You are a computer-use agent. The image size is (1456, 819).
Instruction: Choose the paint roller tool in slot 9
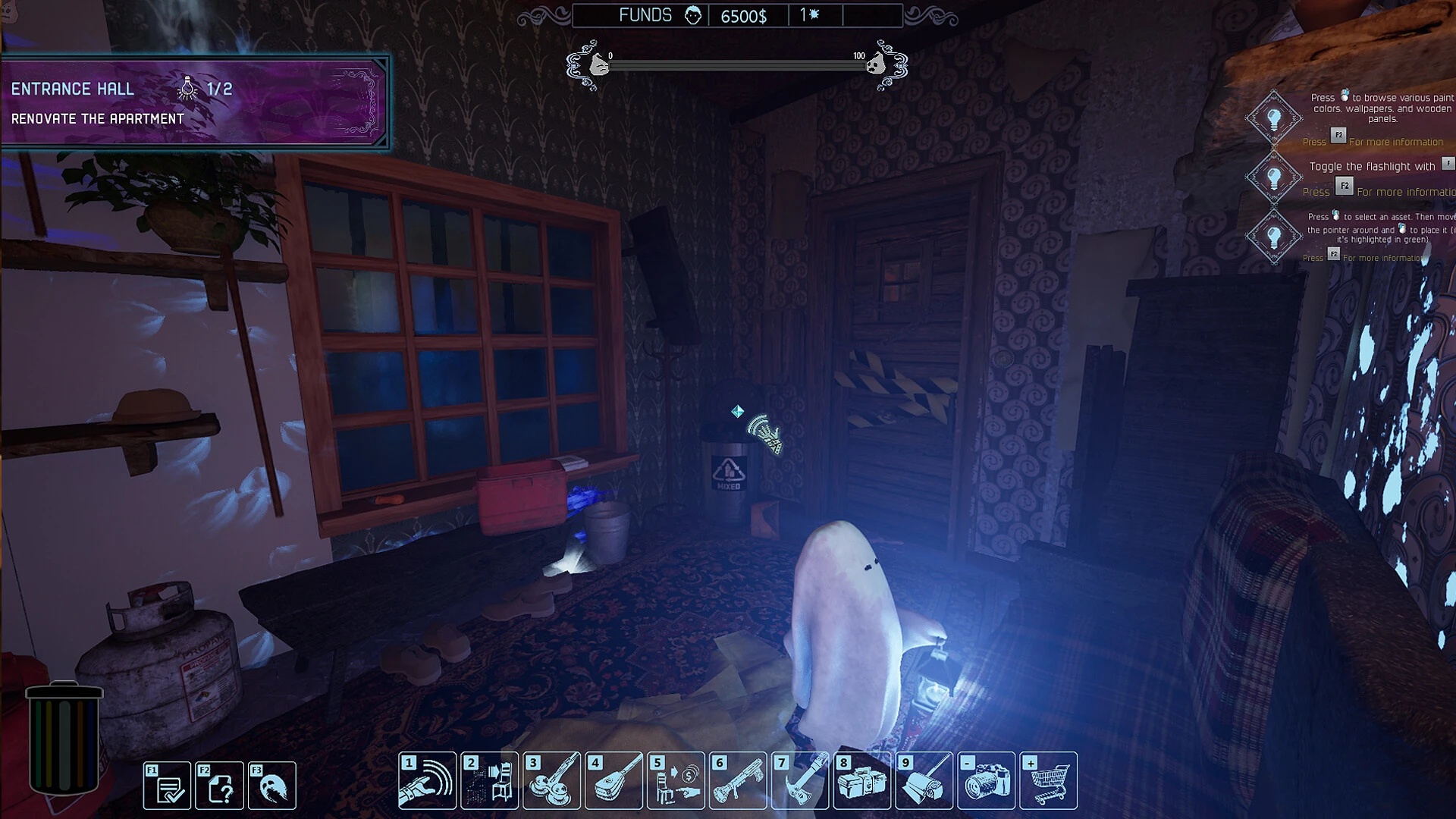tap(924, 781)
